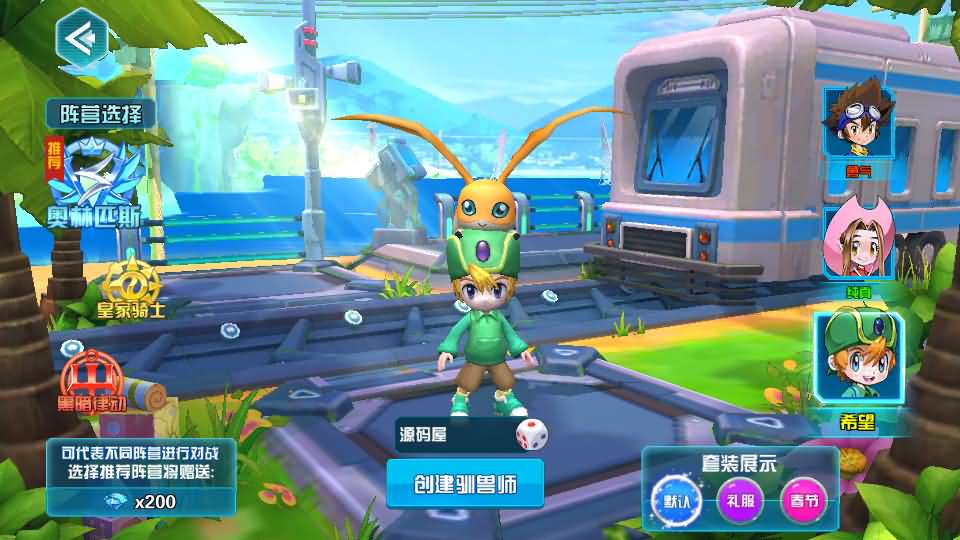Viewport: 960px width, 540px height.
Task: Show the 默认 default outfit
Action: tap(670, 498)
